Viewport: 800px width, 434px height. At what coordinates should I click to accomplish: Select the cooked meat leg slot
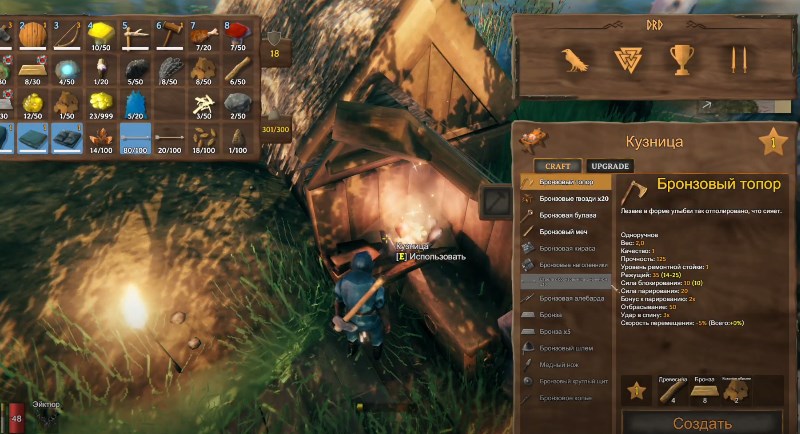click(x=203, y=35)
